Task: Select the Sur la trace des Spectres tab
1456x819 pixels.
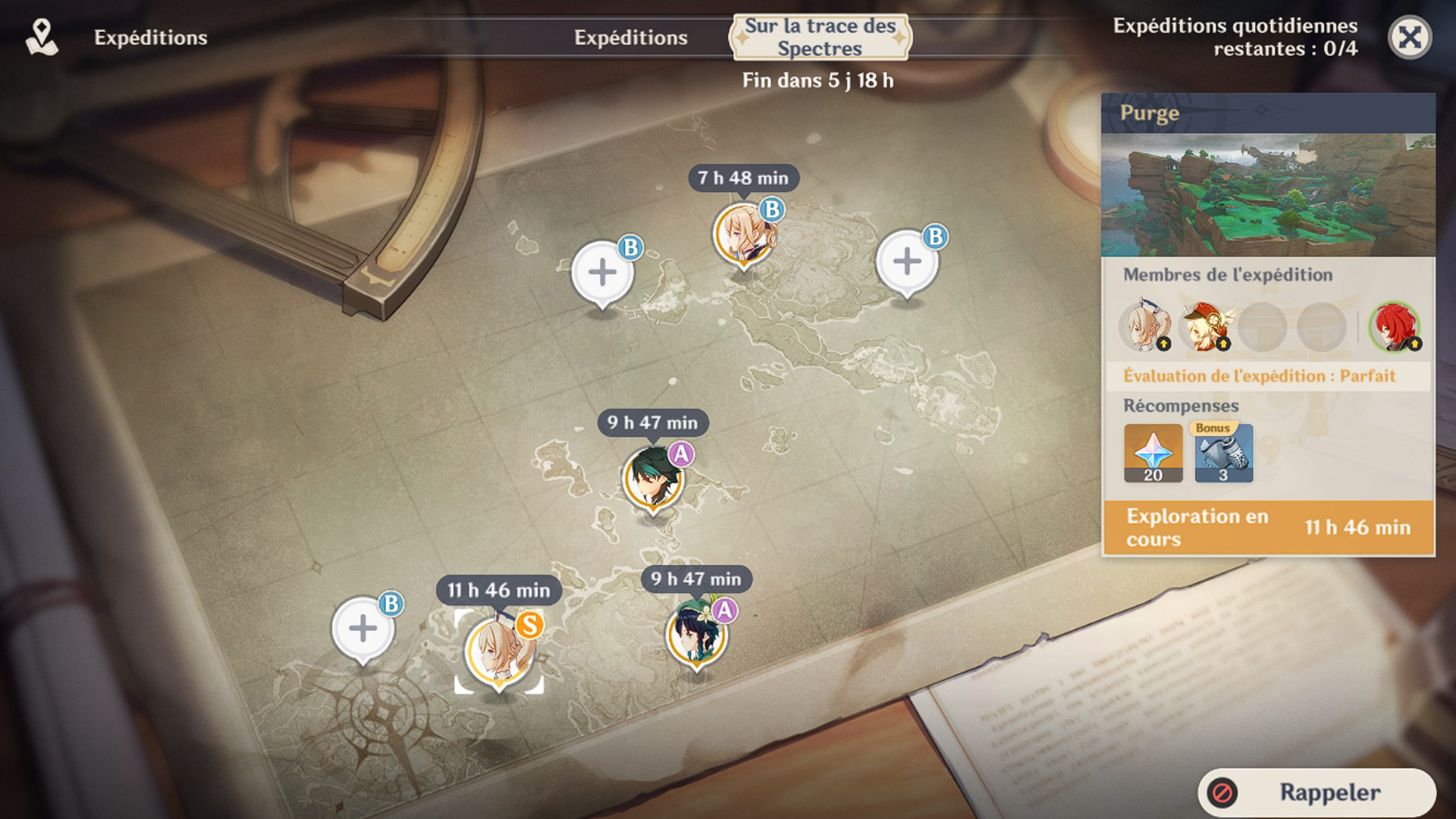Action: tap(820, 37)
